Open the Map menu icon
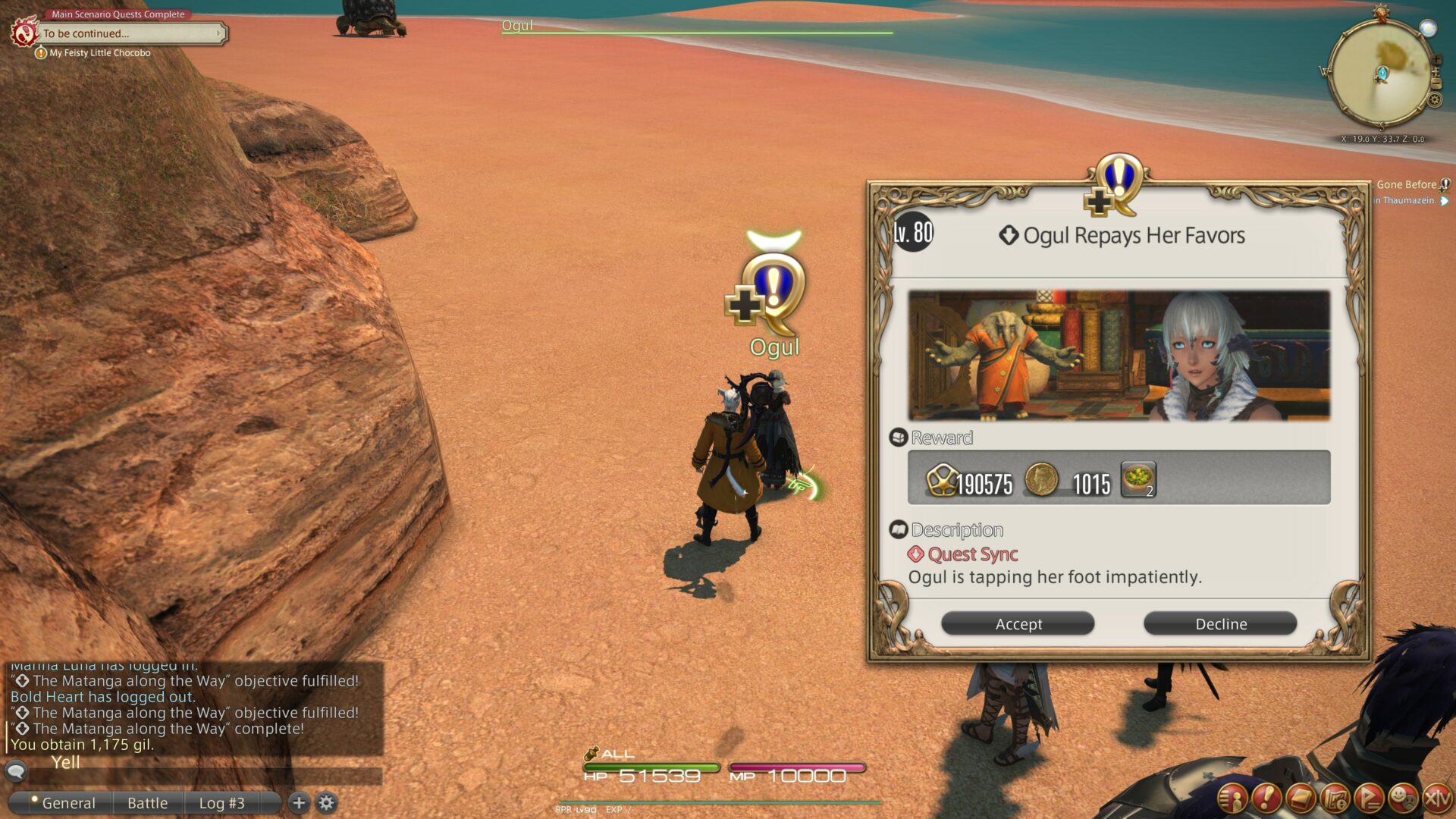The height and width of the screenshot is (819, 1456). (1336, 798)
